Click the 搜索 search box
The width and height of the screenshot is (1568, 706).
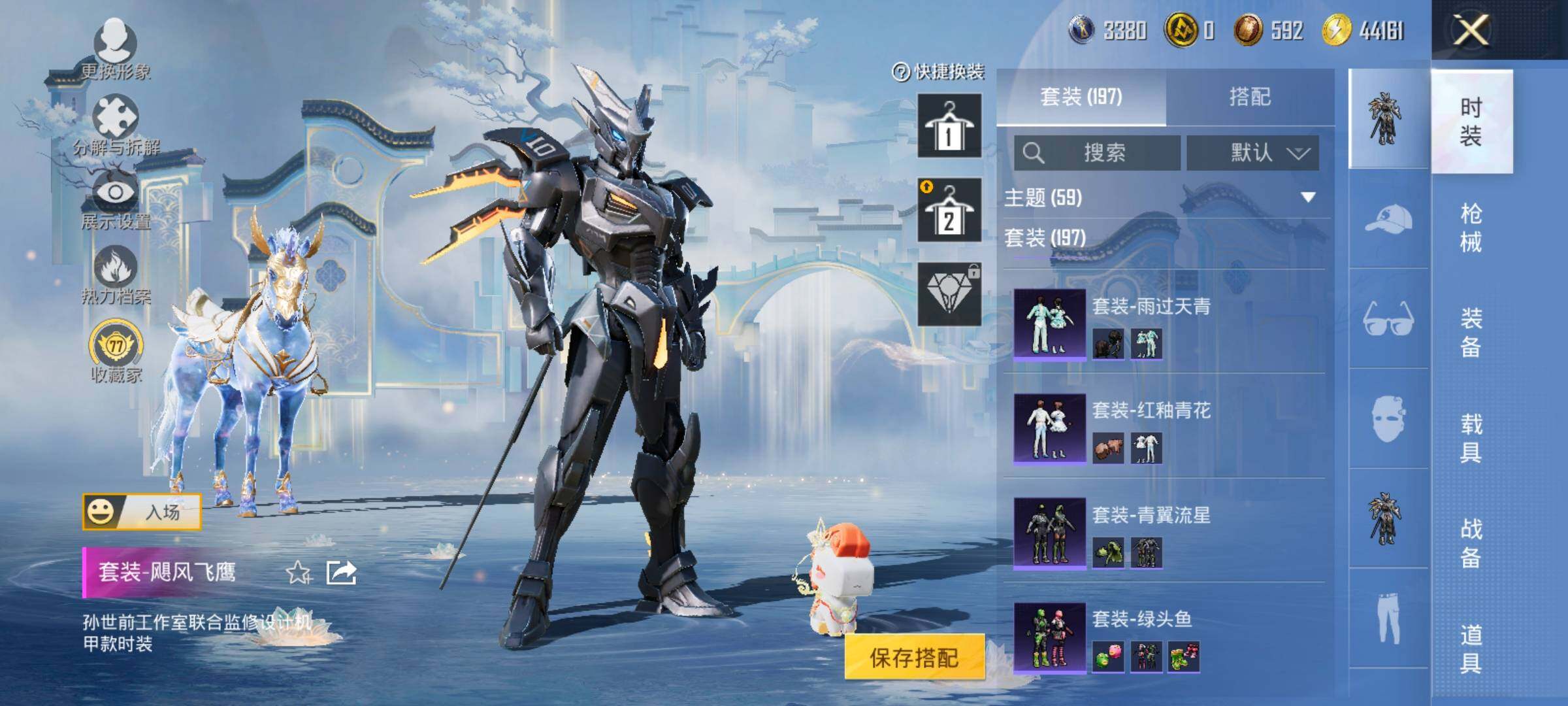point(1098,153)
